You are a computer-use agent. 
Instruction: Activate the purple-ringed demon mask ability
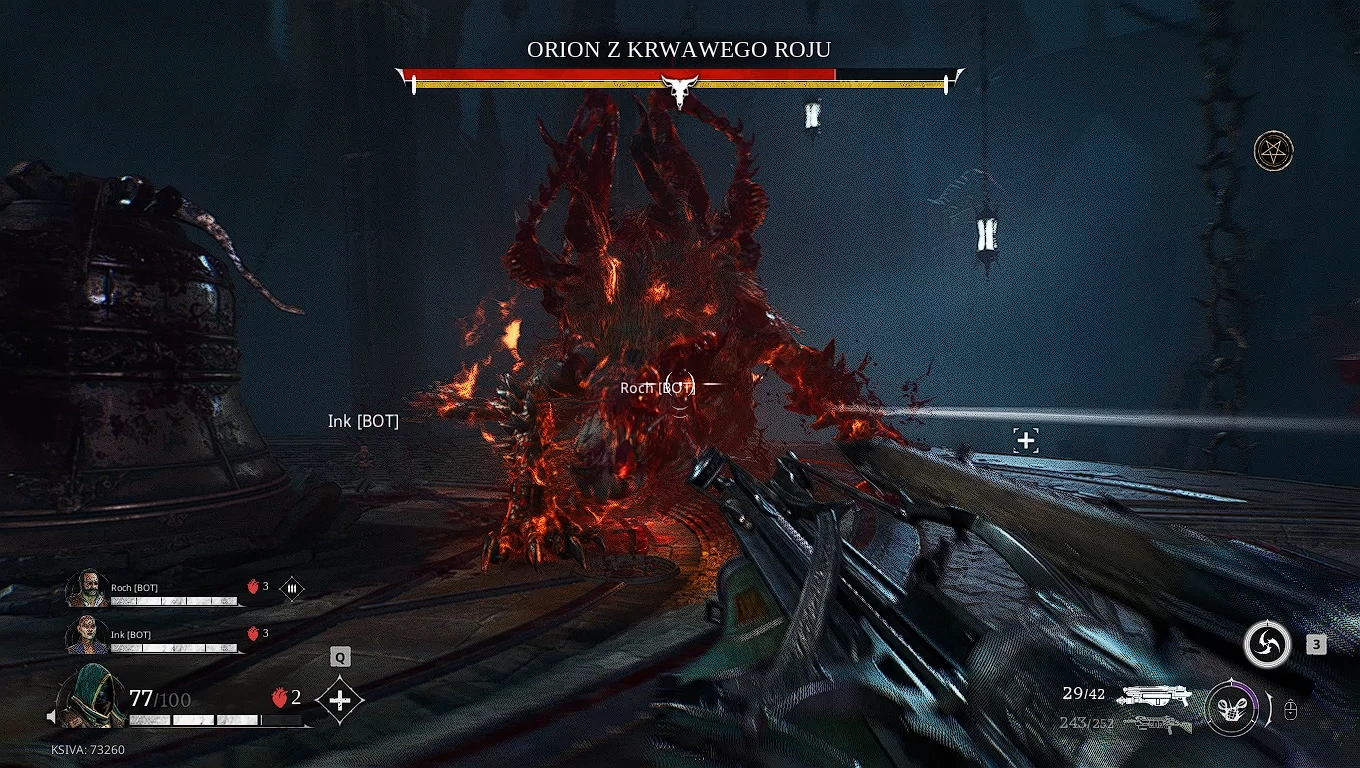[1230, 708]
